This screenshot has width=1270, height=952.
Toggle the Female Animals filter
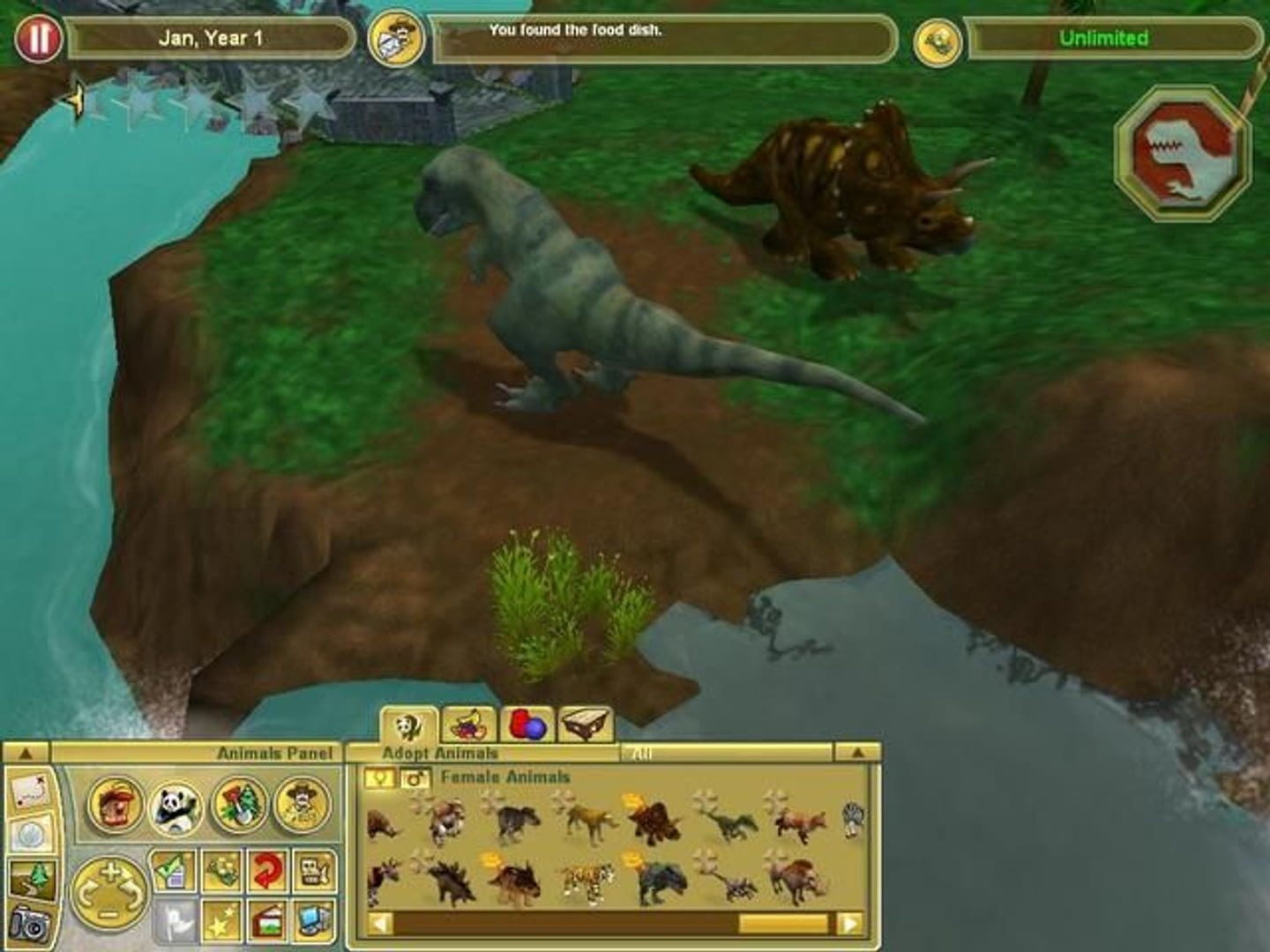pos(379,778)
